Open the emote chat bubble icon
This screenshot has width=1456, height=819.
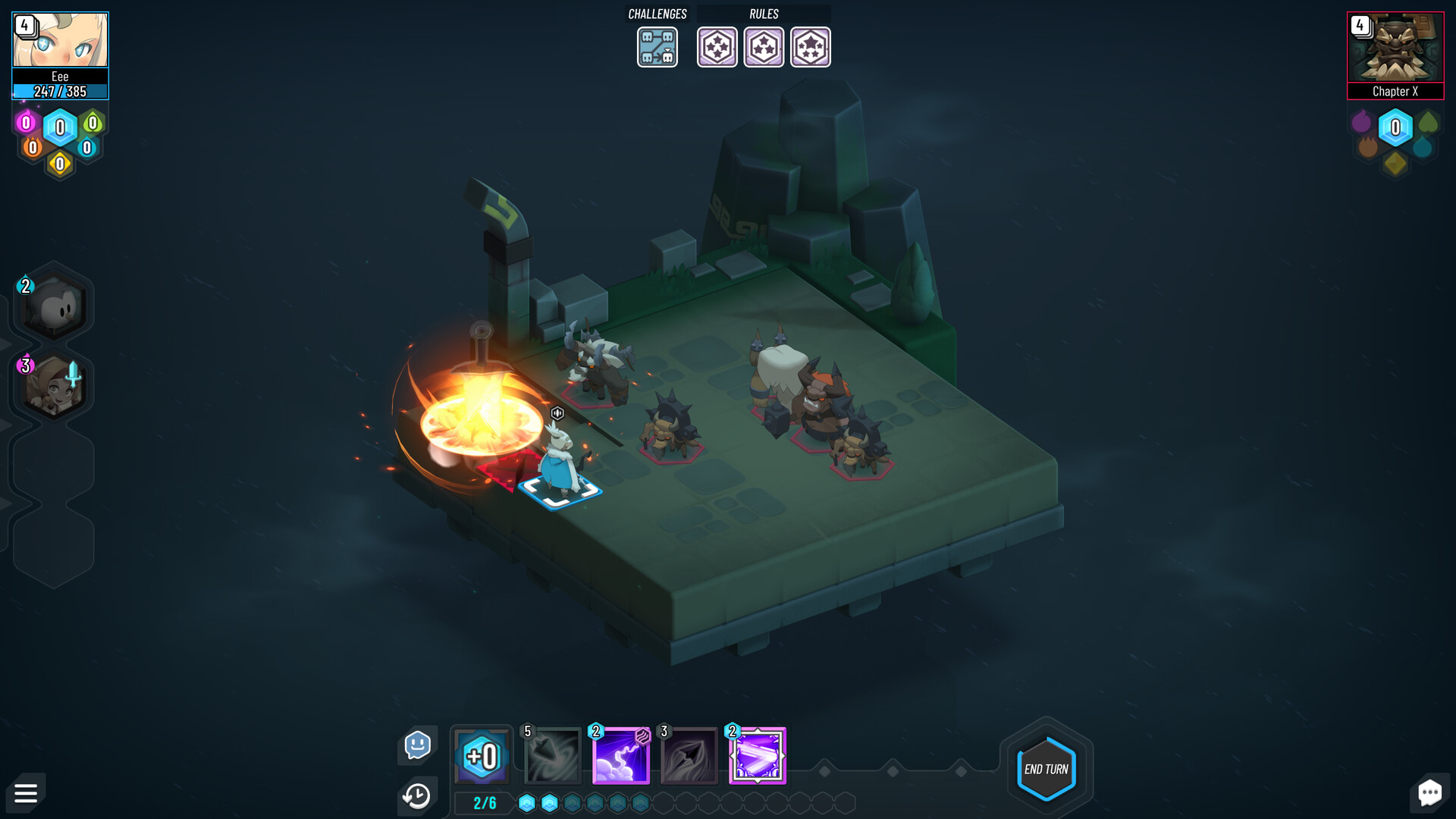pos(418,745)
